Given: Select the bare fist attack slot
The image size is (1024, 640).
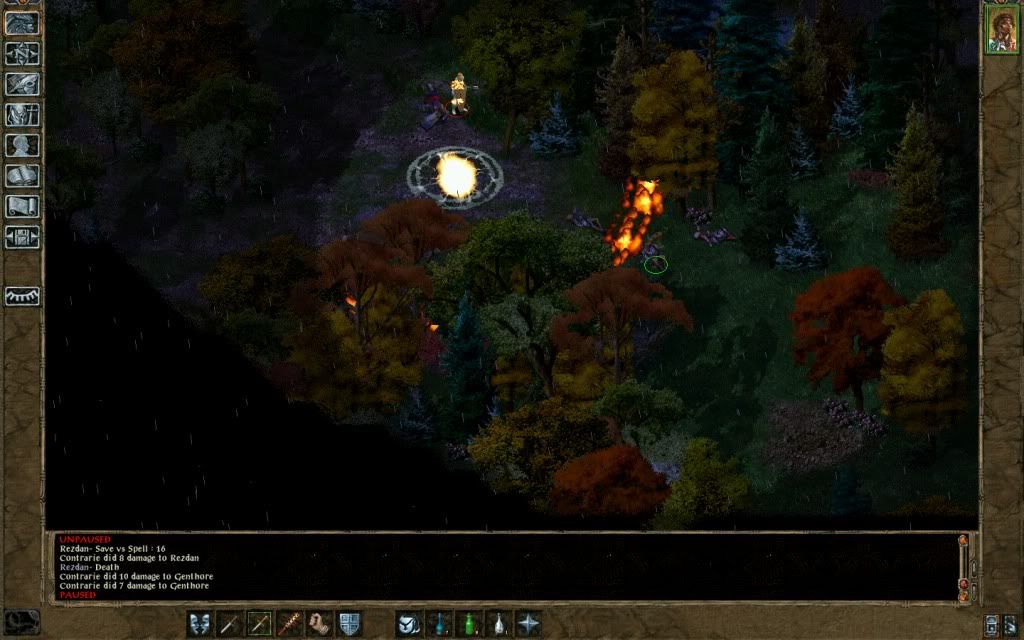Looking at the screenshot, I should pos(319,623).
